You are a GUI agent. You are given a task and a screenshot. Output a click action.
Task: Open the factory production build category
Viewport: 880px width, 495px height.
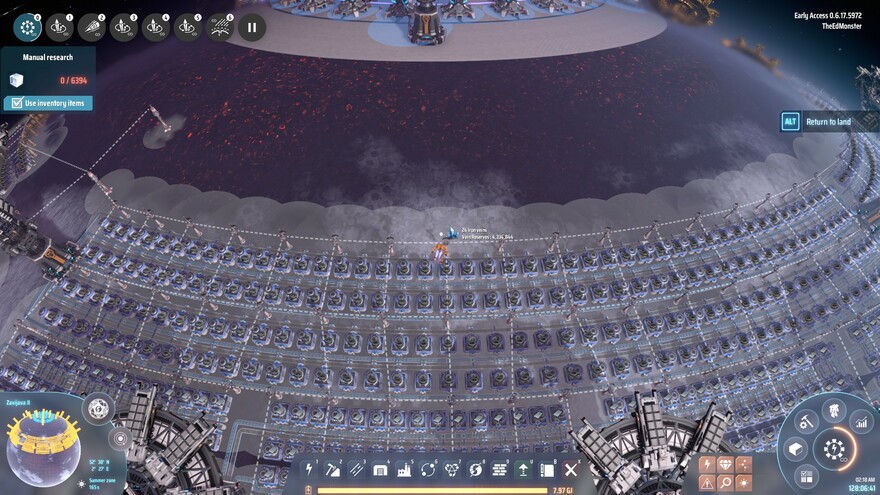[x=405, y=469]
